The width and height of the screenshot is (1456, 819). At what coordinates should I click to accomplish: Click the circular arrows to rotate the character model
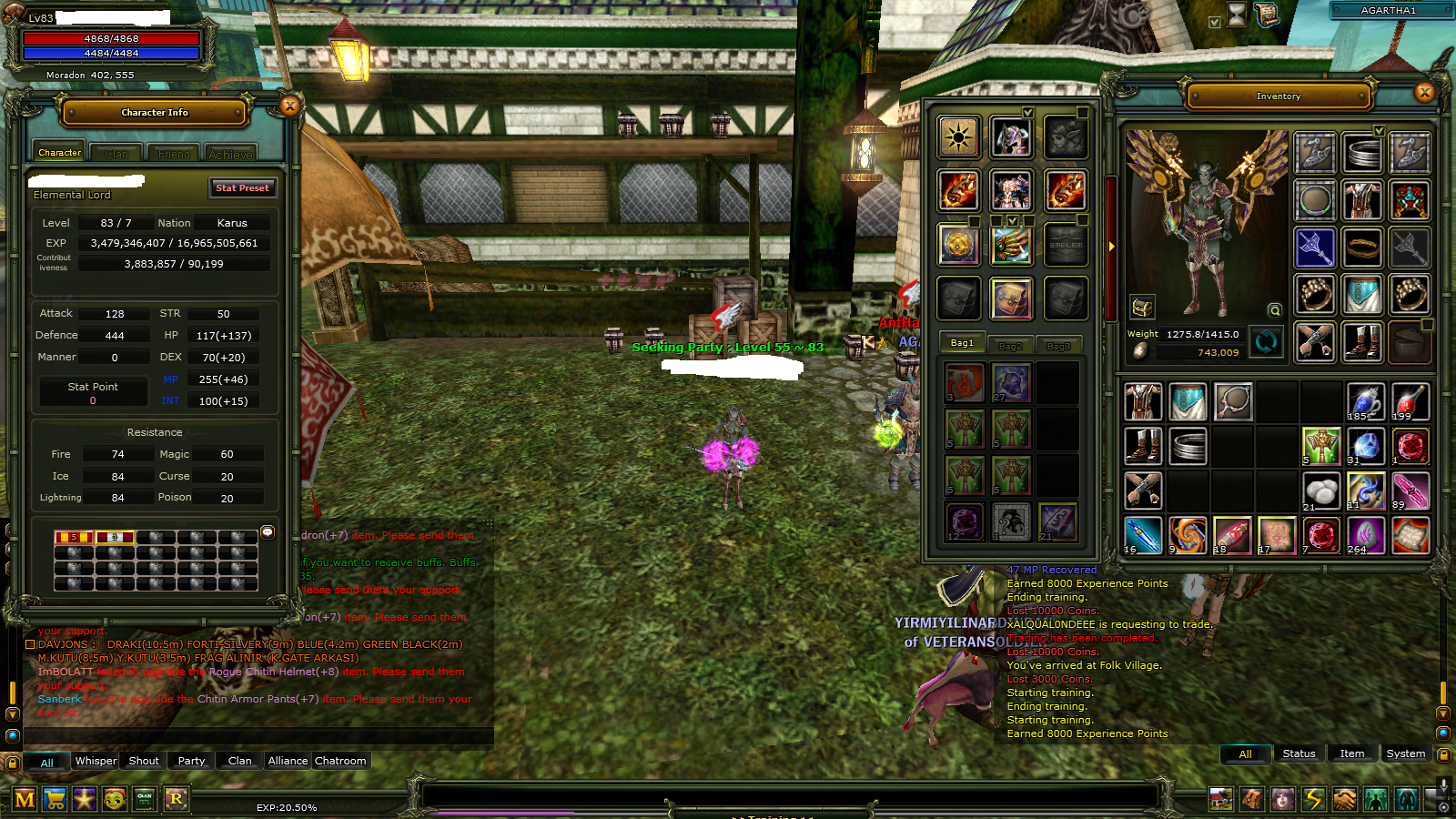click(1266, 343)
